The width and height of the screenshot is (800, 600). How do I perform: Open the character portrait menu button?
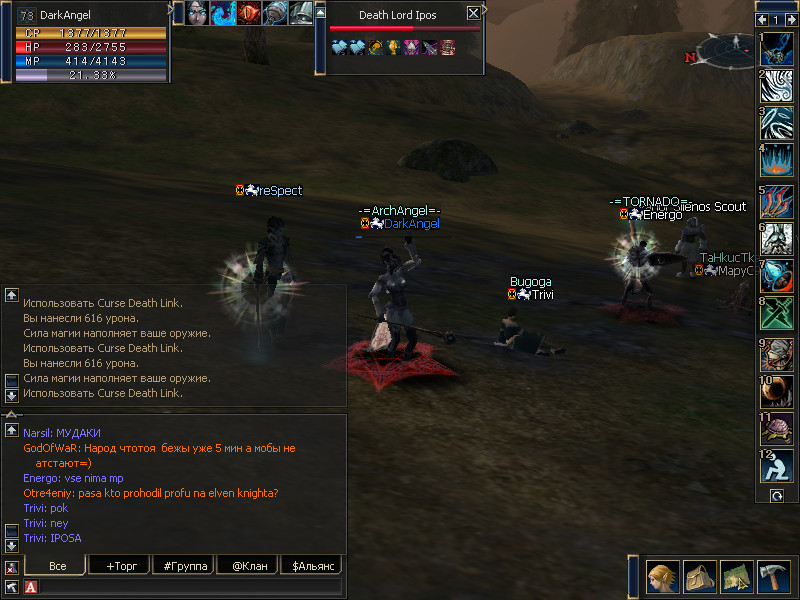point(661,577)
